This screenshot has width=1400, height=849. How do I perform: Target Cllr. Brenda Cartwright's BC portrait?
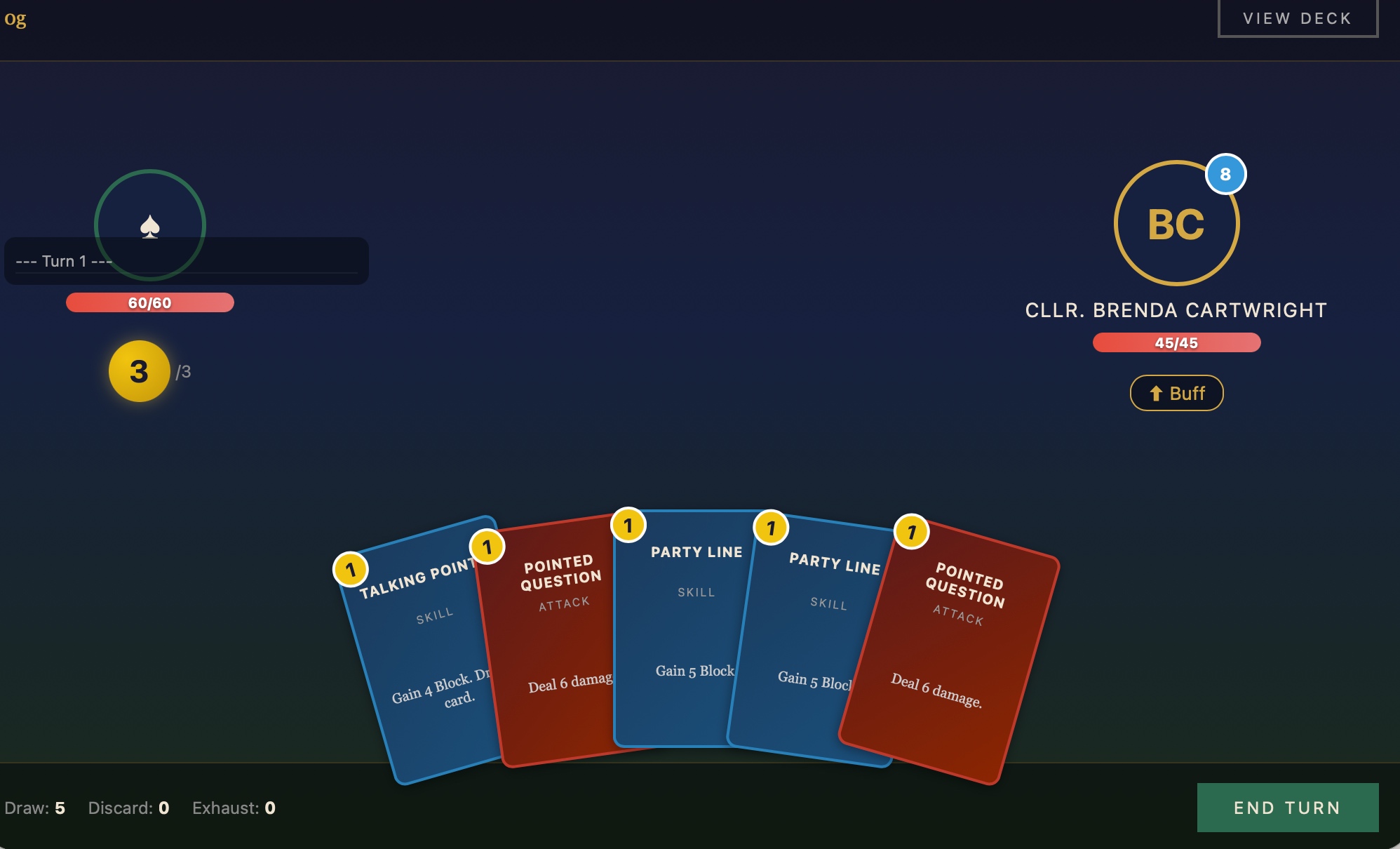point(1176,224)
